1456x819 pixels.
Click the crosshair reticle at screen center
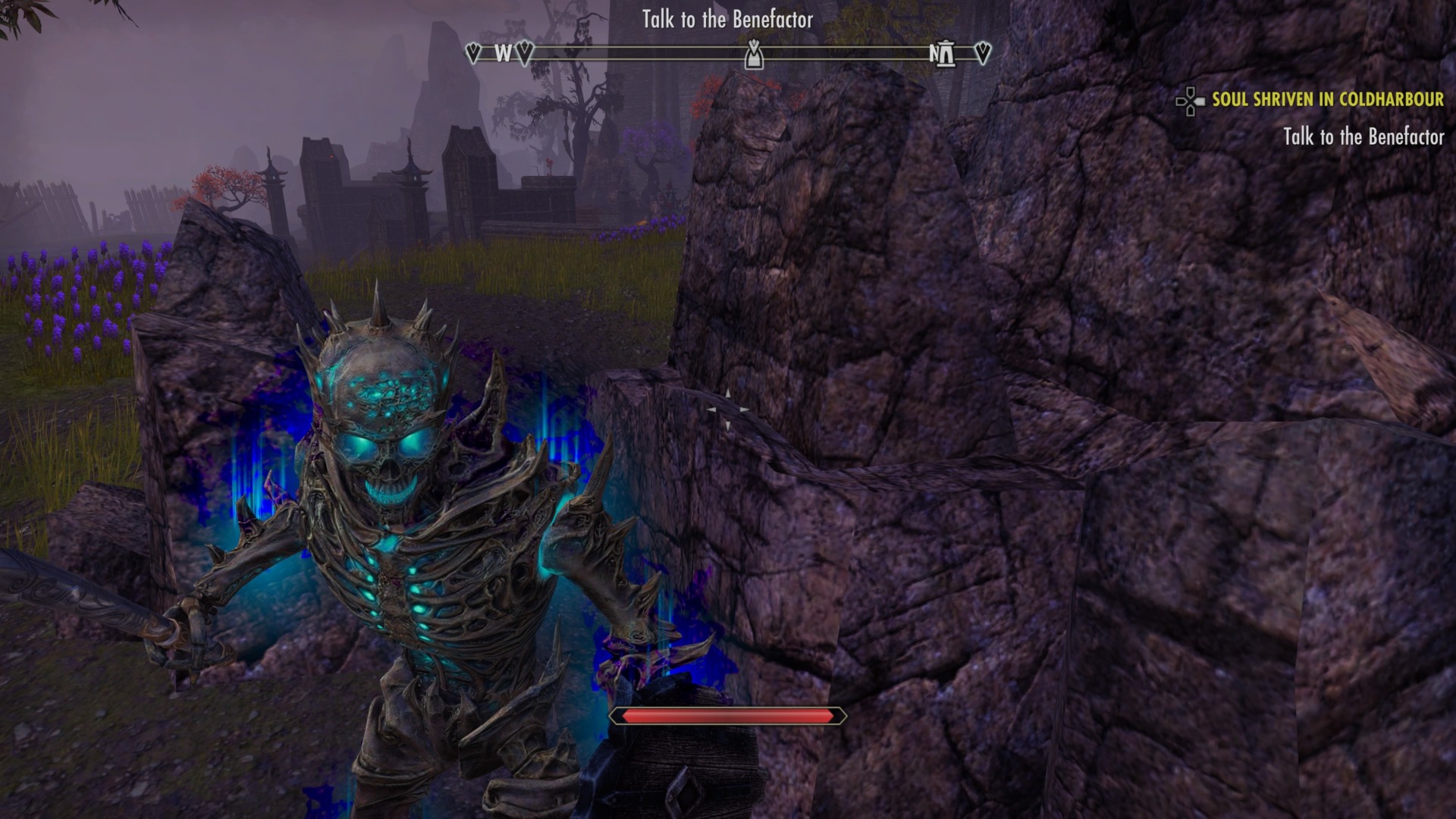[x=728, y=408]
